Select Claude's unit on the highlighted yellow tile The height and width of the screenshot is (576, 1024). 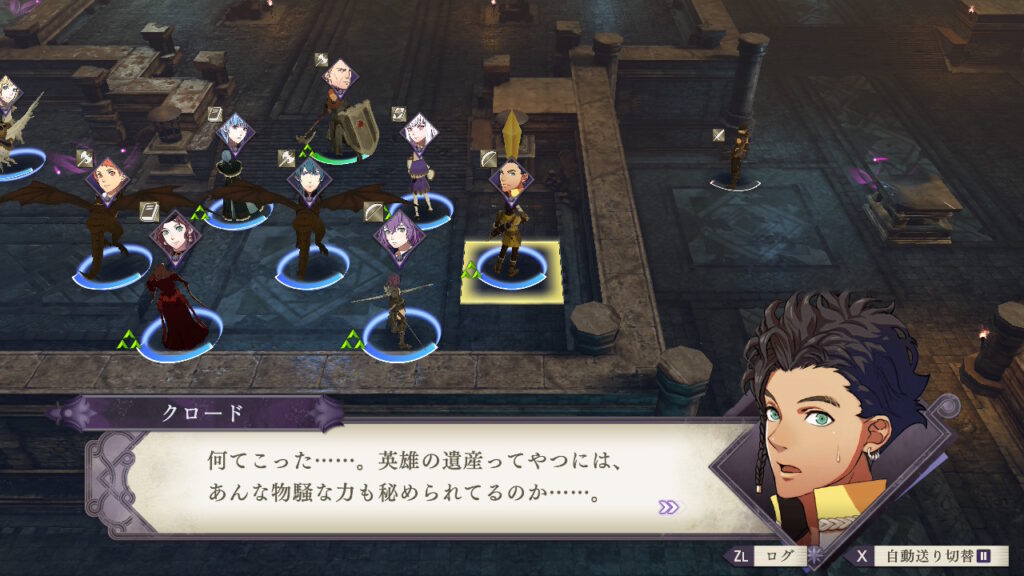point(511,265)
